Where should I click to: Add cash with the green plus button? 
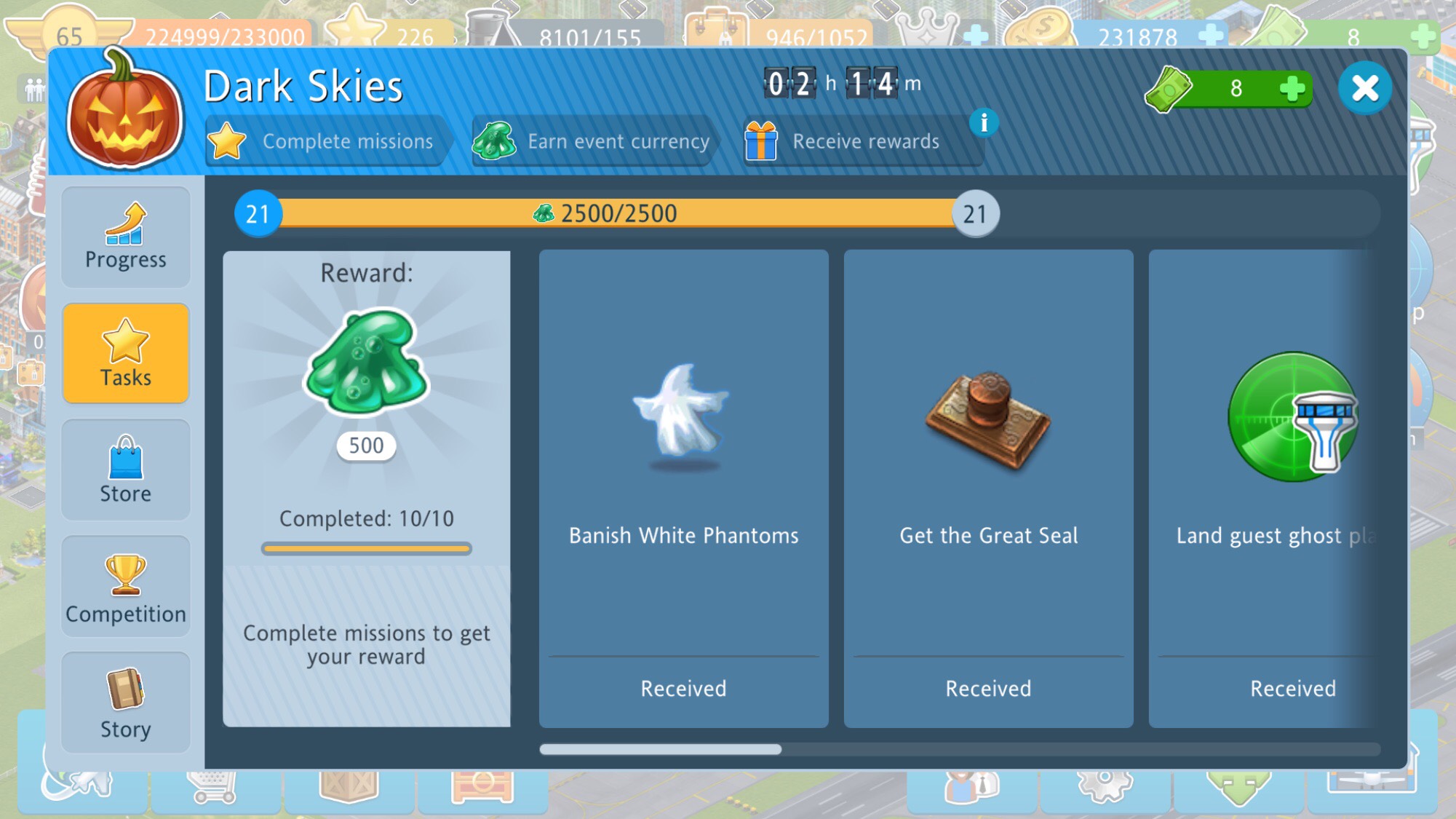point(1292,89)
